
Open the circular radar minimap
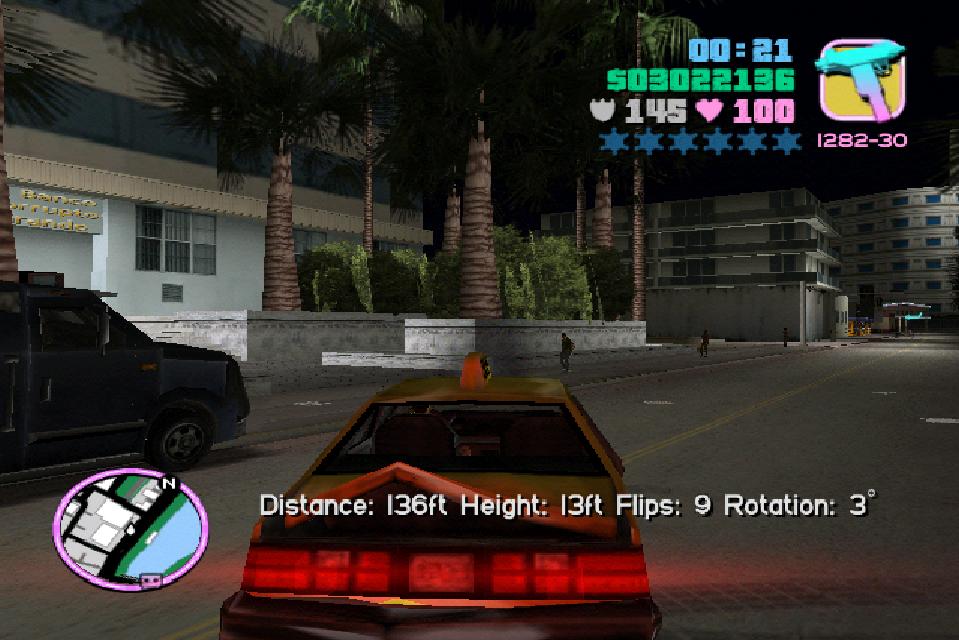[x=131, y=530]
